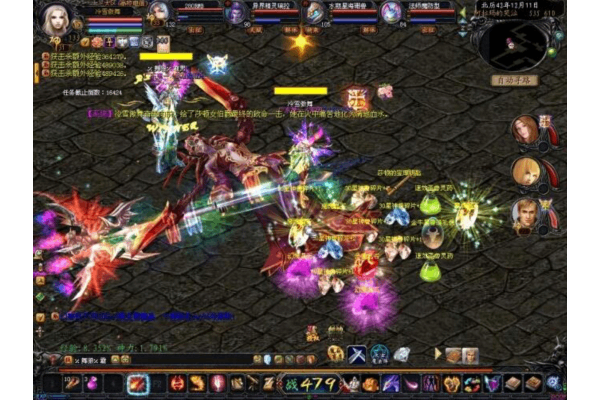
Task: Select the blonde short-haired companion portrait
Action: (x=525, y=171)
